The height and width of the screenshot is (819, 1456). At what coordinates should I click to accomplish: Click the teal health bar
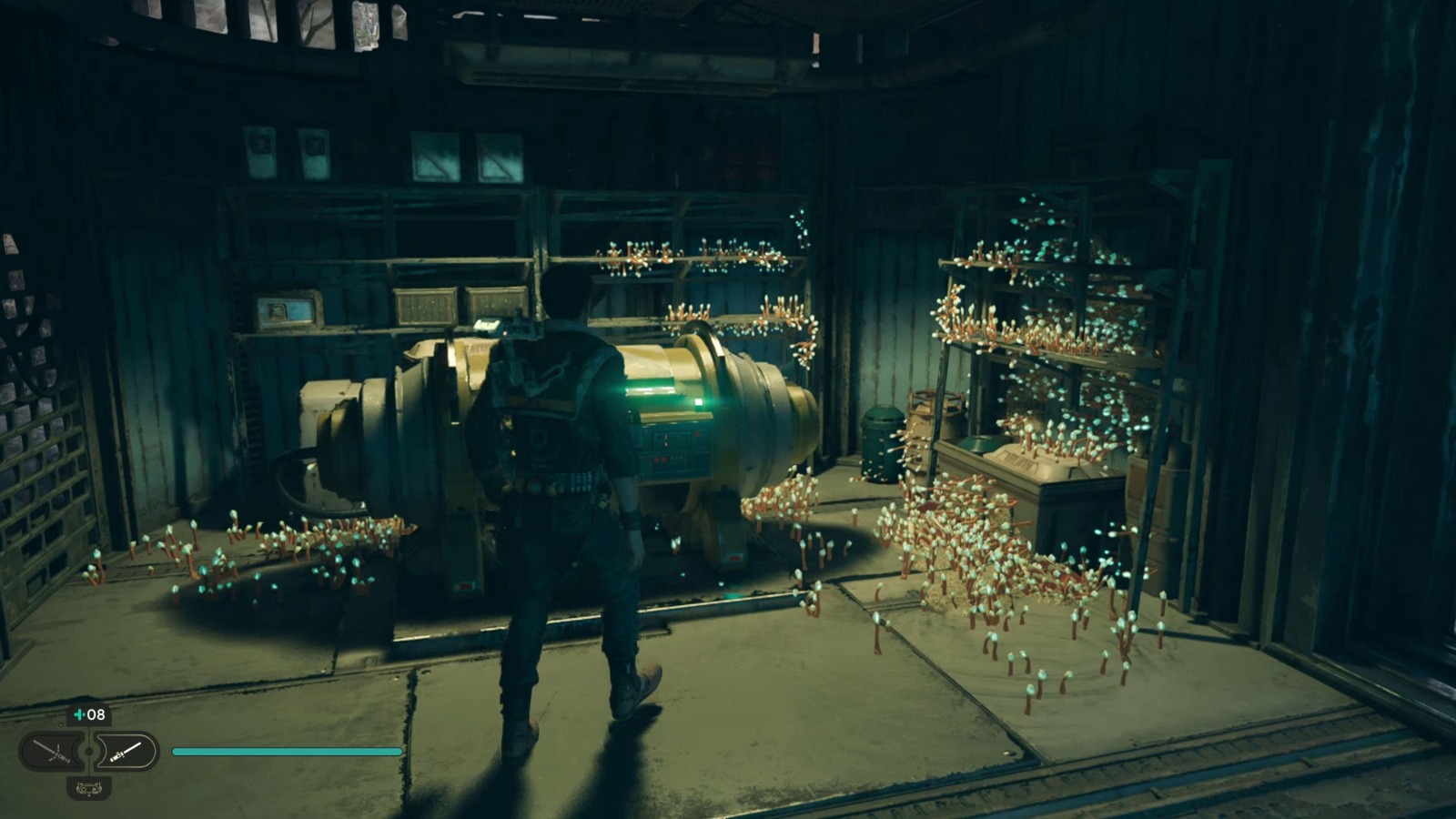coord(287,752)
